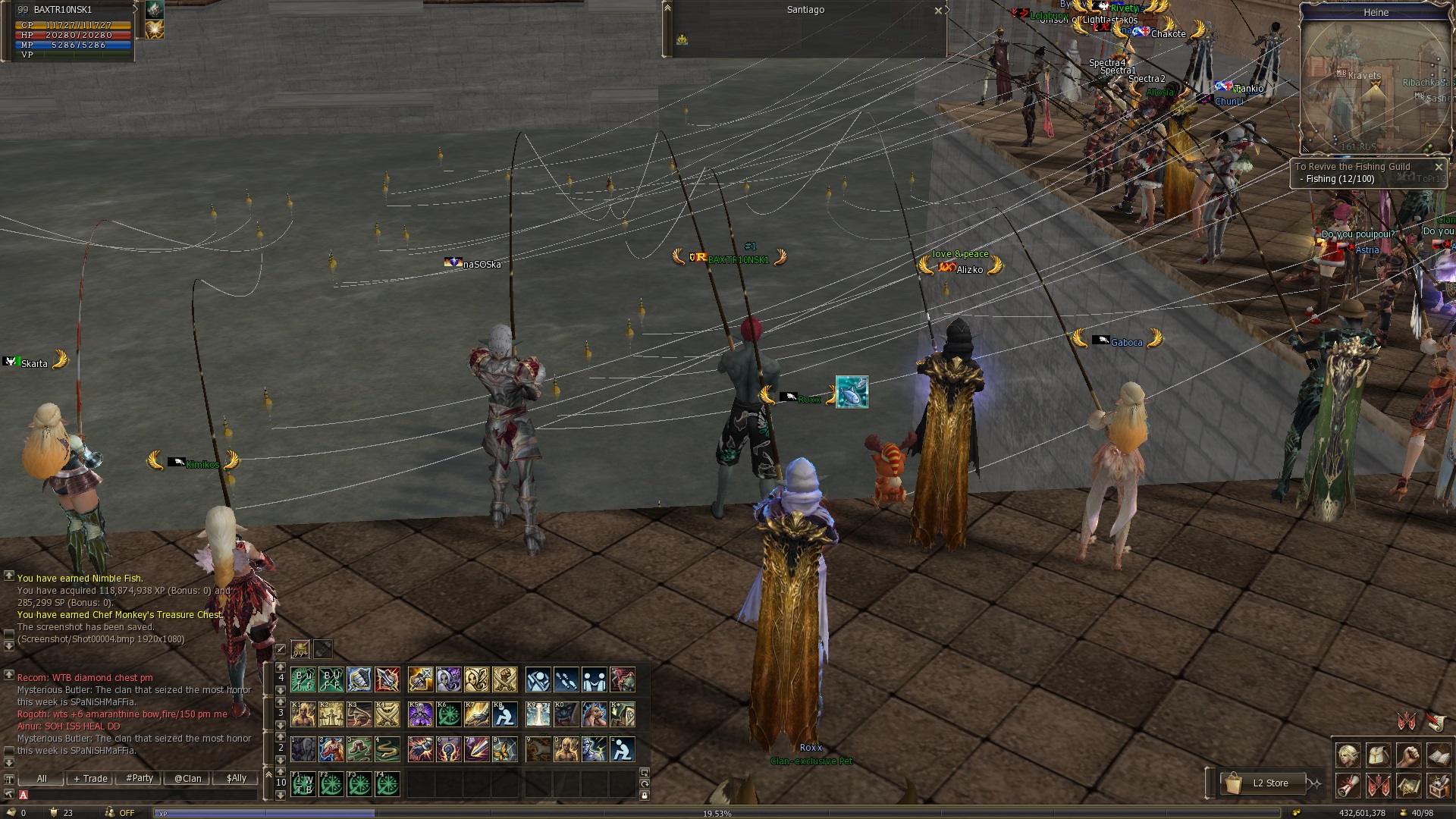
Task: Close the Santiago target window
Action: click(x=938, y=11)
